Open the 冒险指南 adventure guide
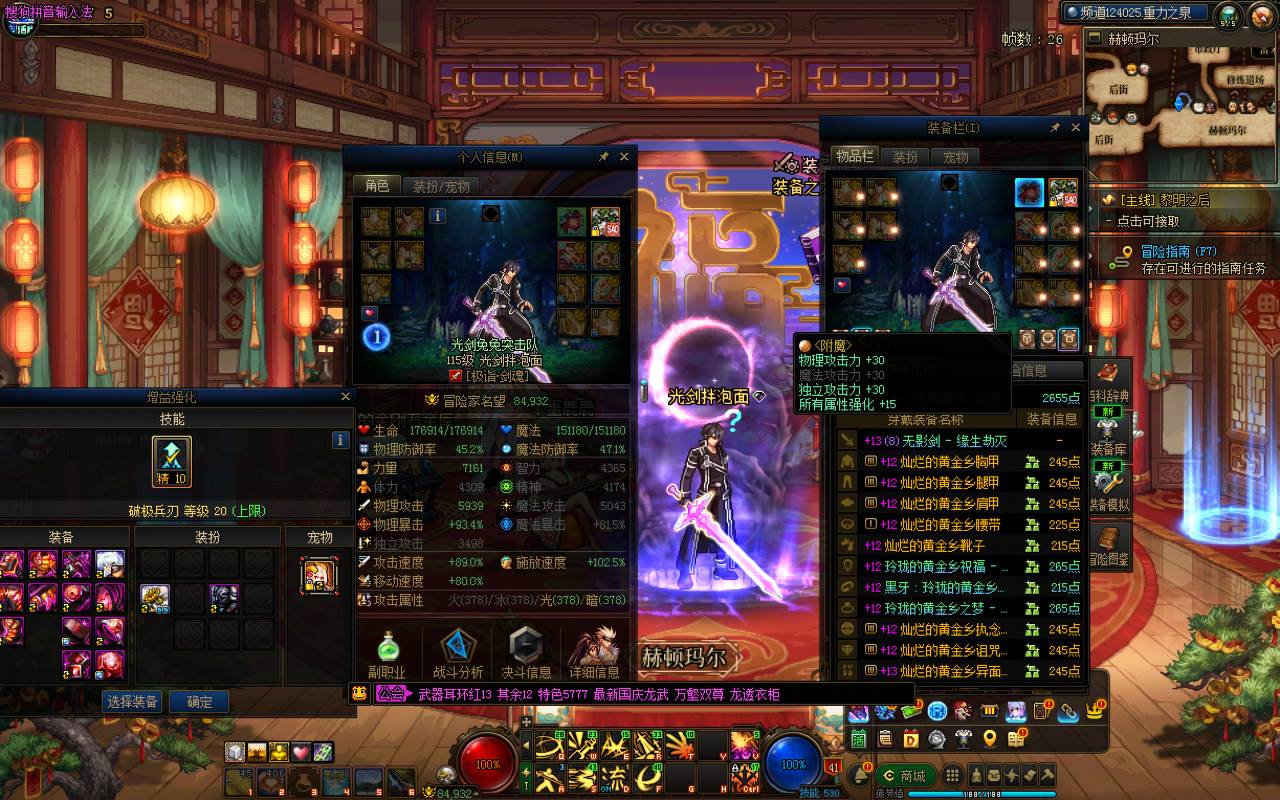Viewport: 1280px width, 800px height. (1178, 252)
